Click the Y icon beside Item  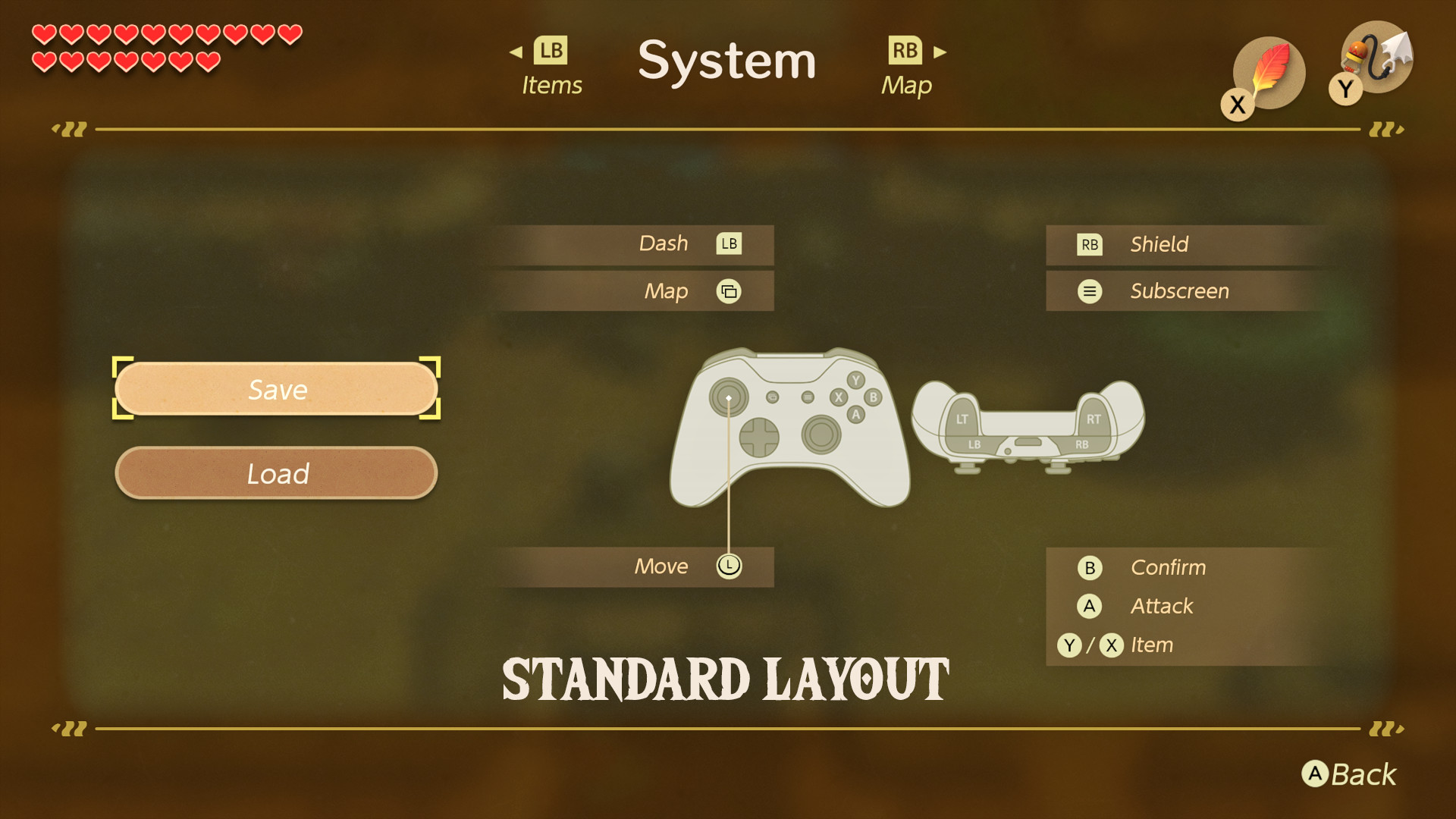pyautogui.click(x=1069, y=645)
